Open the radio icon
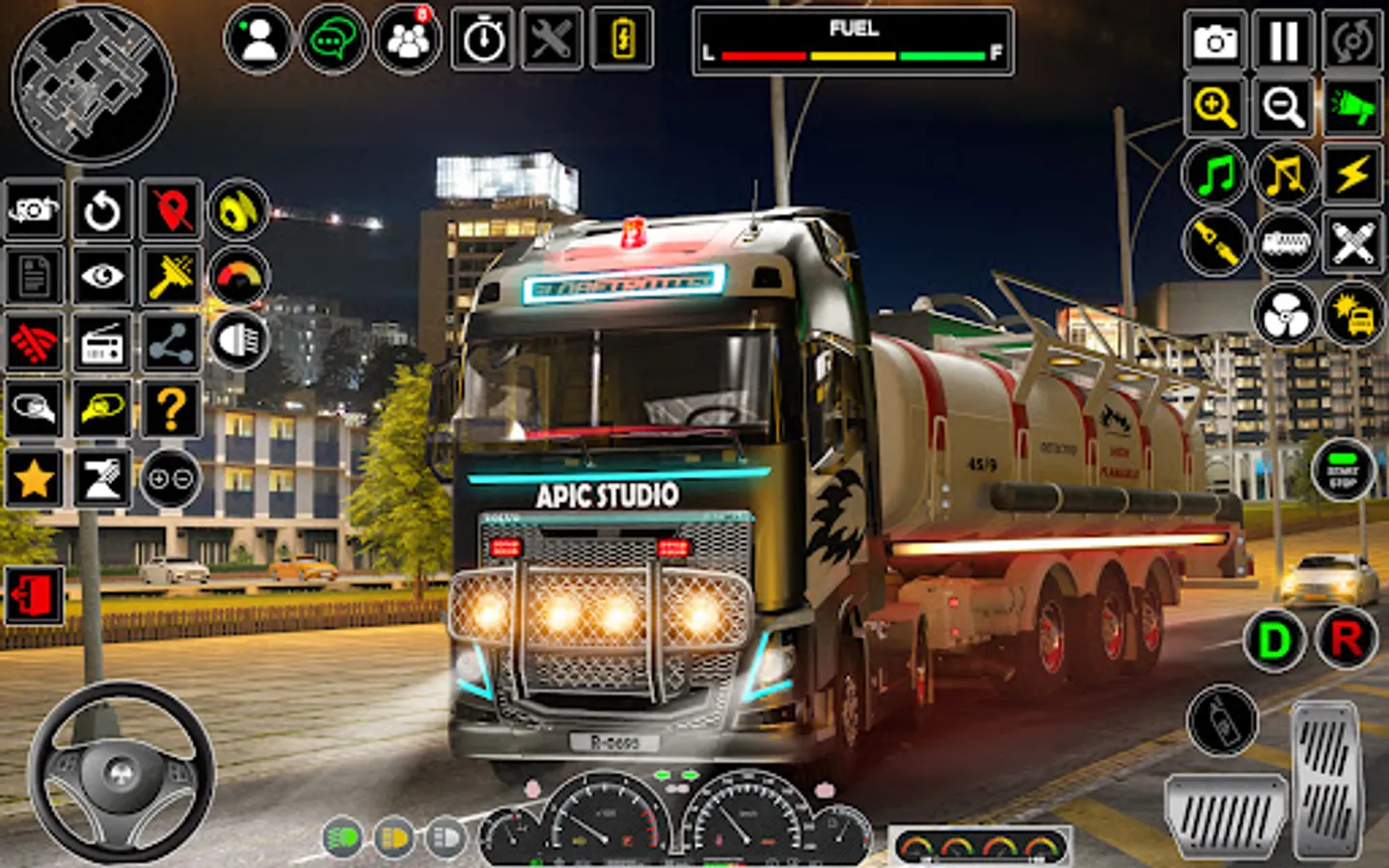 pyautogui.click(x=101, y=343)
